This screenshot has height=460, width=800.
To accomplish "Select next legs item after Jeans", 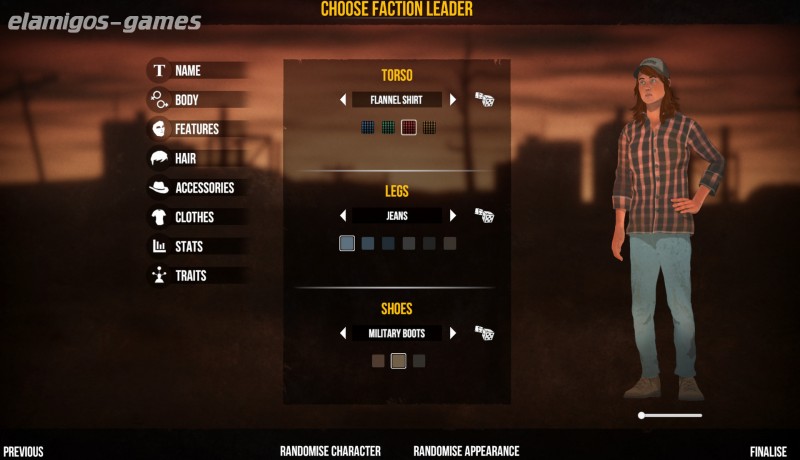I will [x=453, y=216].
